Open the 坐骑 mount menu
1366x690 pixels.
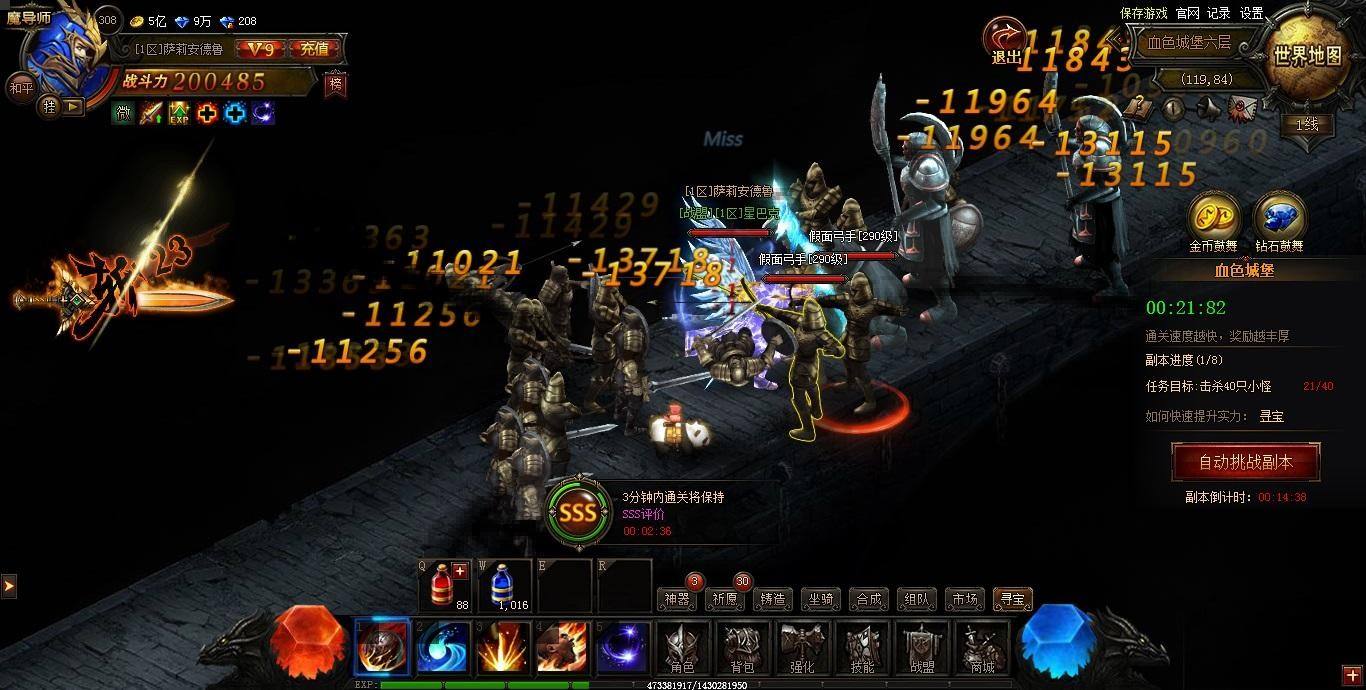(x=821, y=599)
